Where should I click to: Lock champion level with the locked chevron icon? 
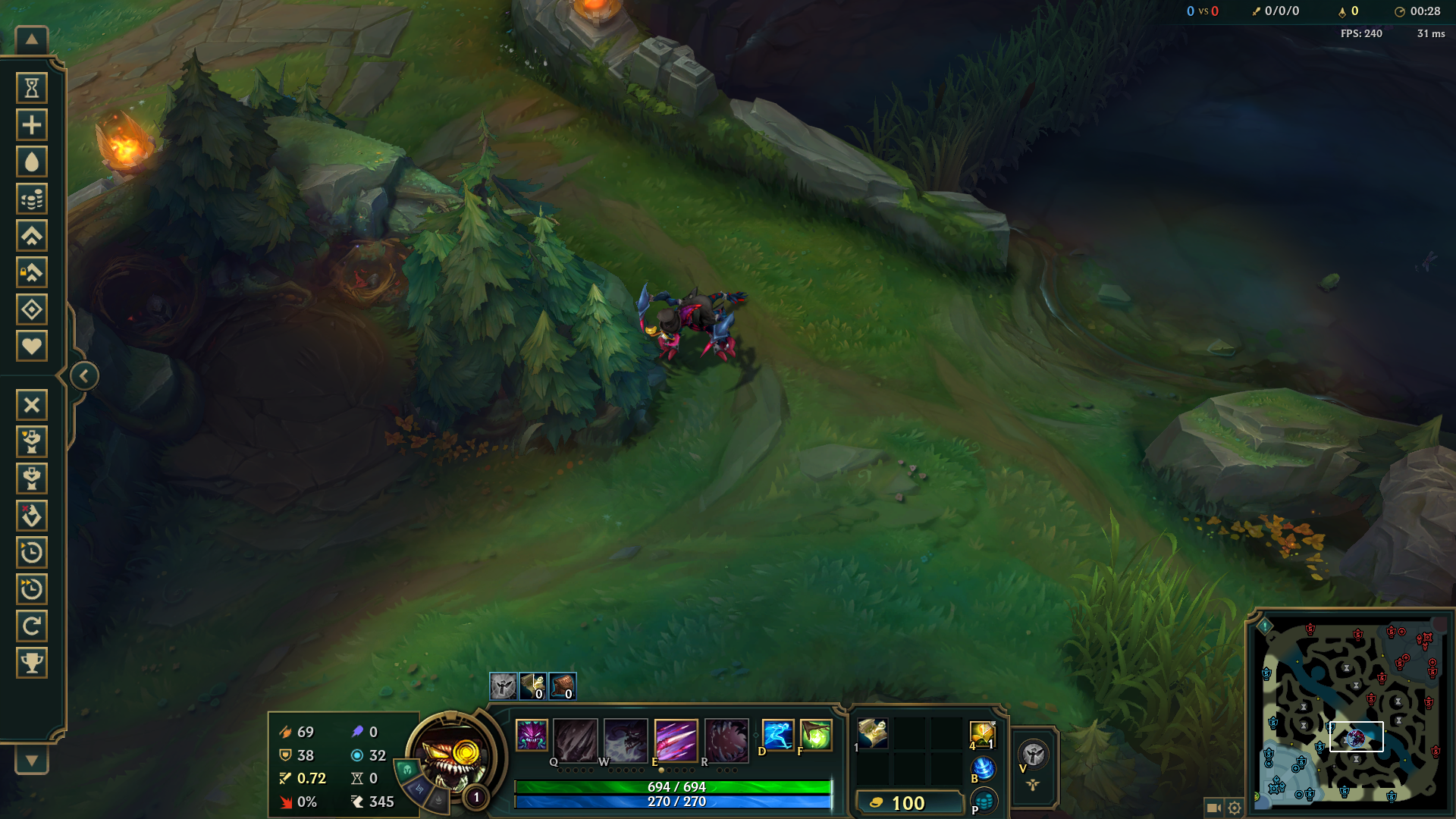point(32,272)
